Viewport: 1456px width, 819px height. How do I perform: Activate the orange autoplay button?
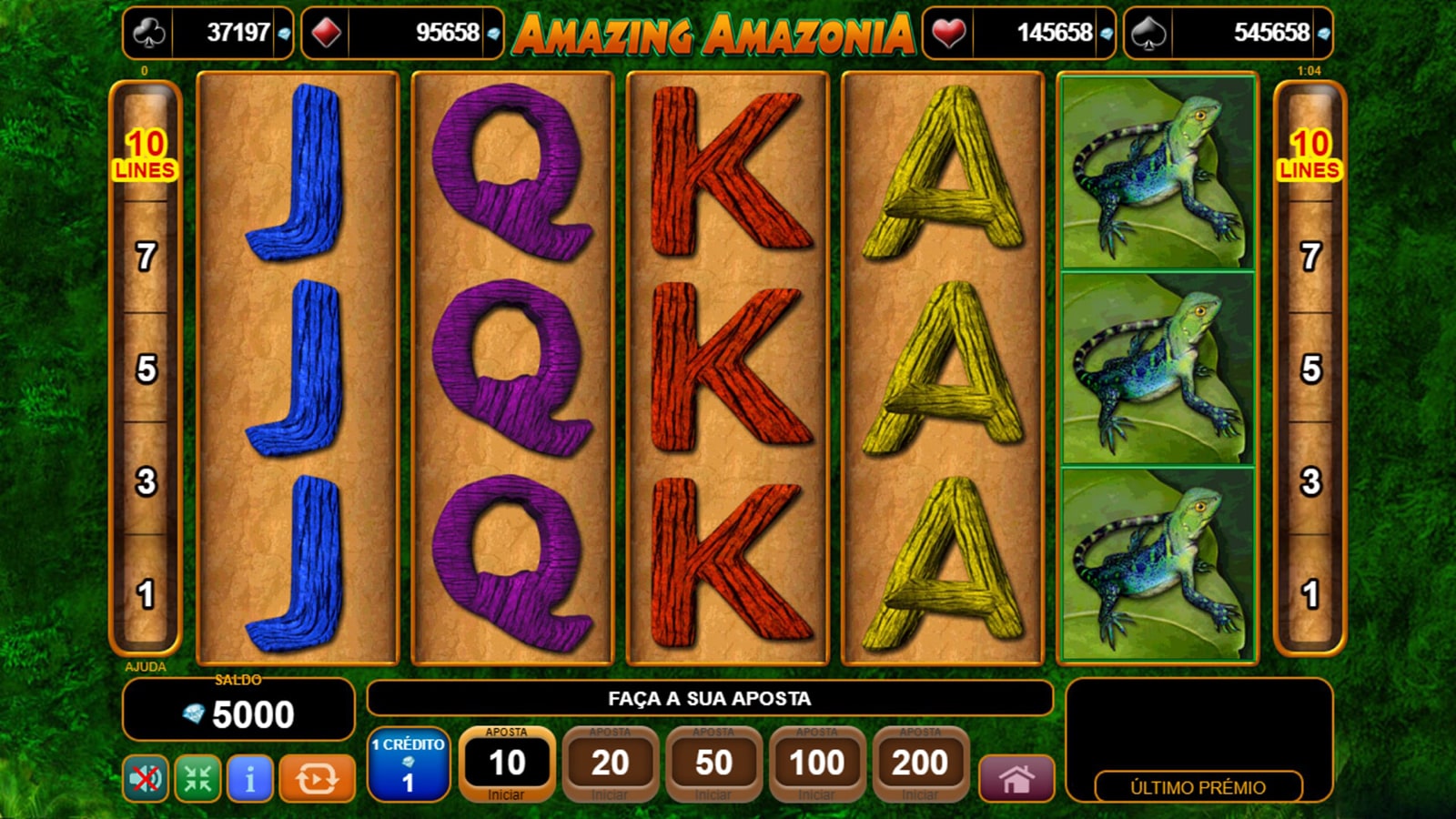[317, 779]
